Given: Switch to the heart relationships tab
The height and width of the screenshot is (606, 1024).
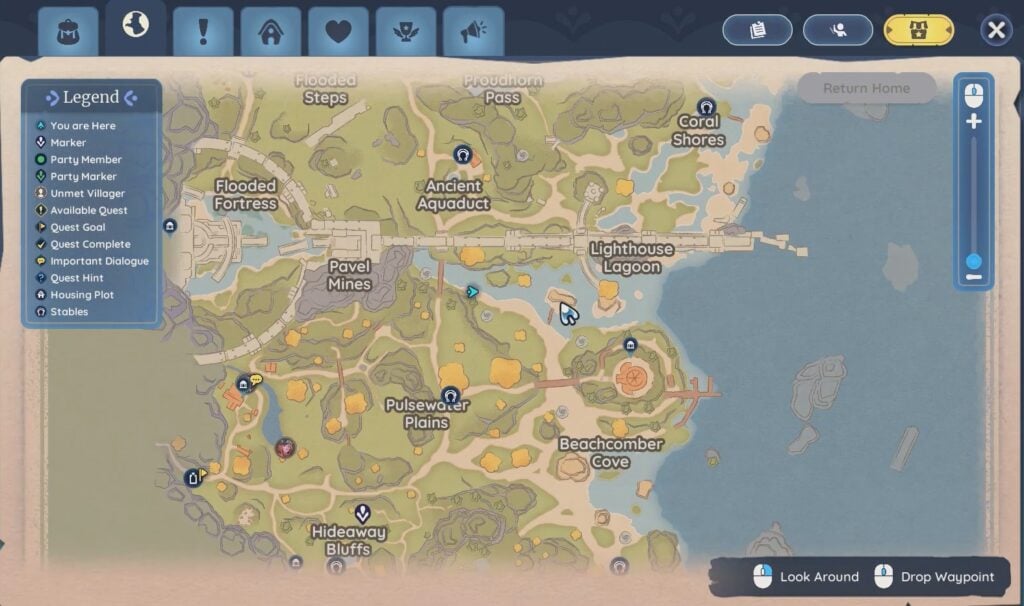Looking at the screenshot, I should coord(338,31).
